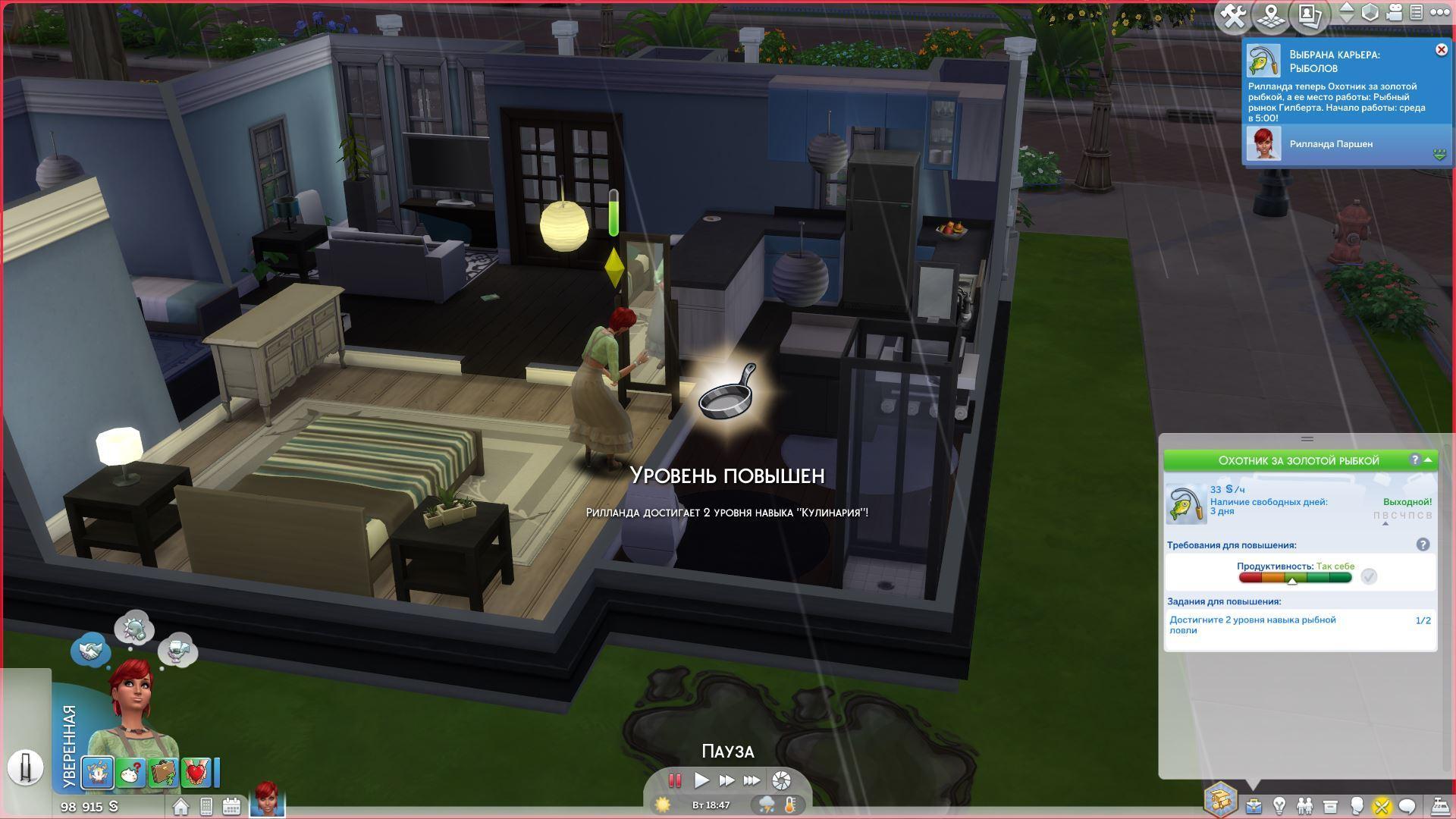
Task: Toggle the camera mode icon
Action: click(x=1395, y=12)
